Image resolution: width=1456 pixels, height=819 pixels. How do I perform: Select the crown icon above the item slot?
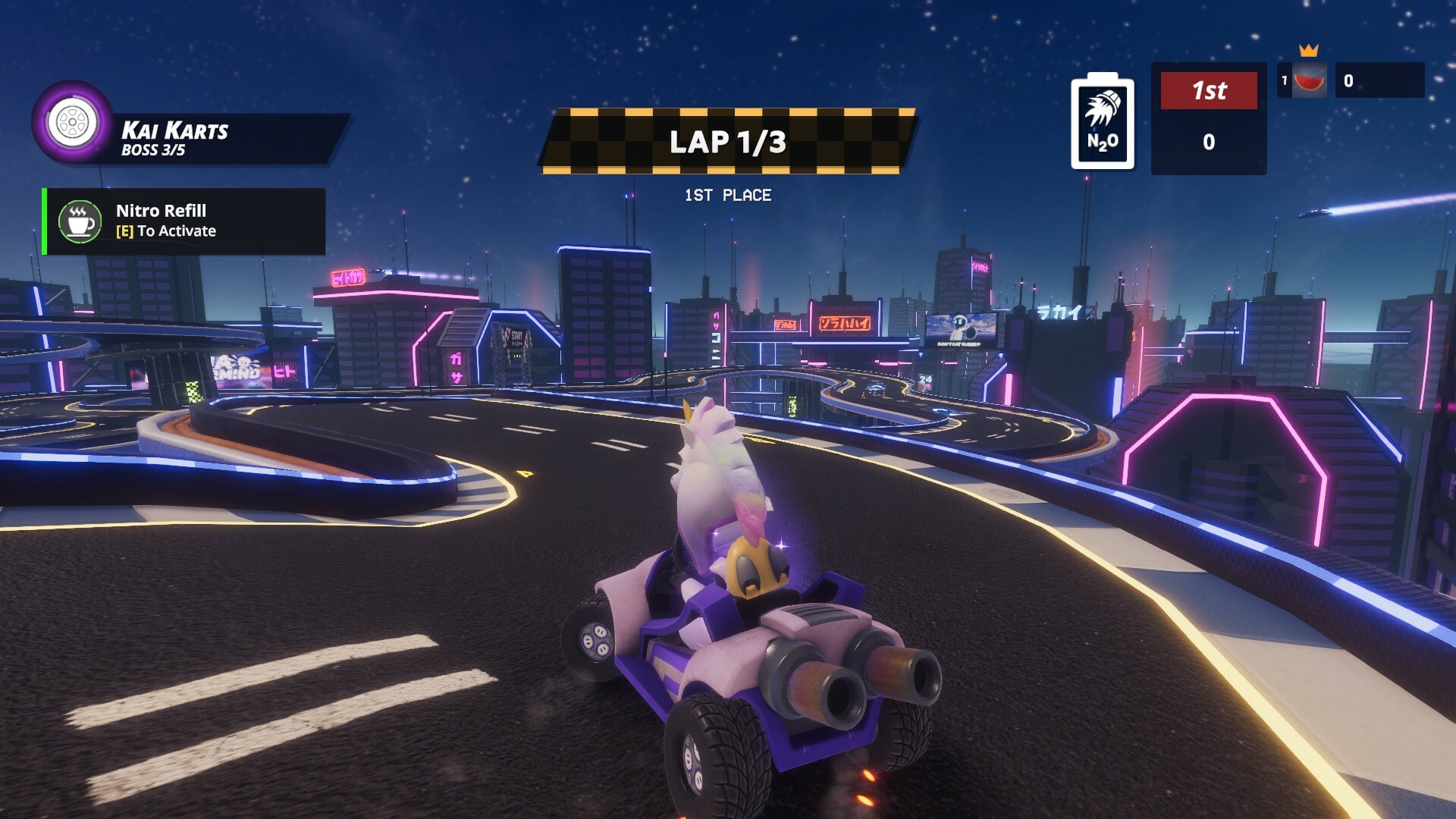pos(1308,50)
